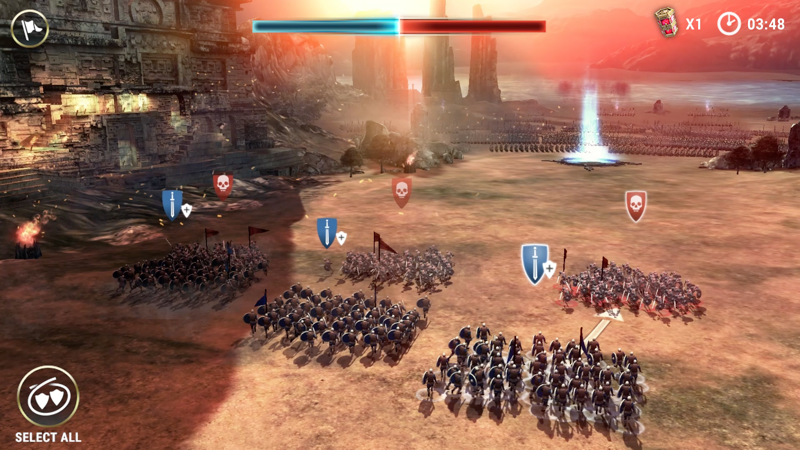Tap the white flag surrender button

pos(29,27)
